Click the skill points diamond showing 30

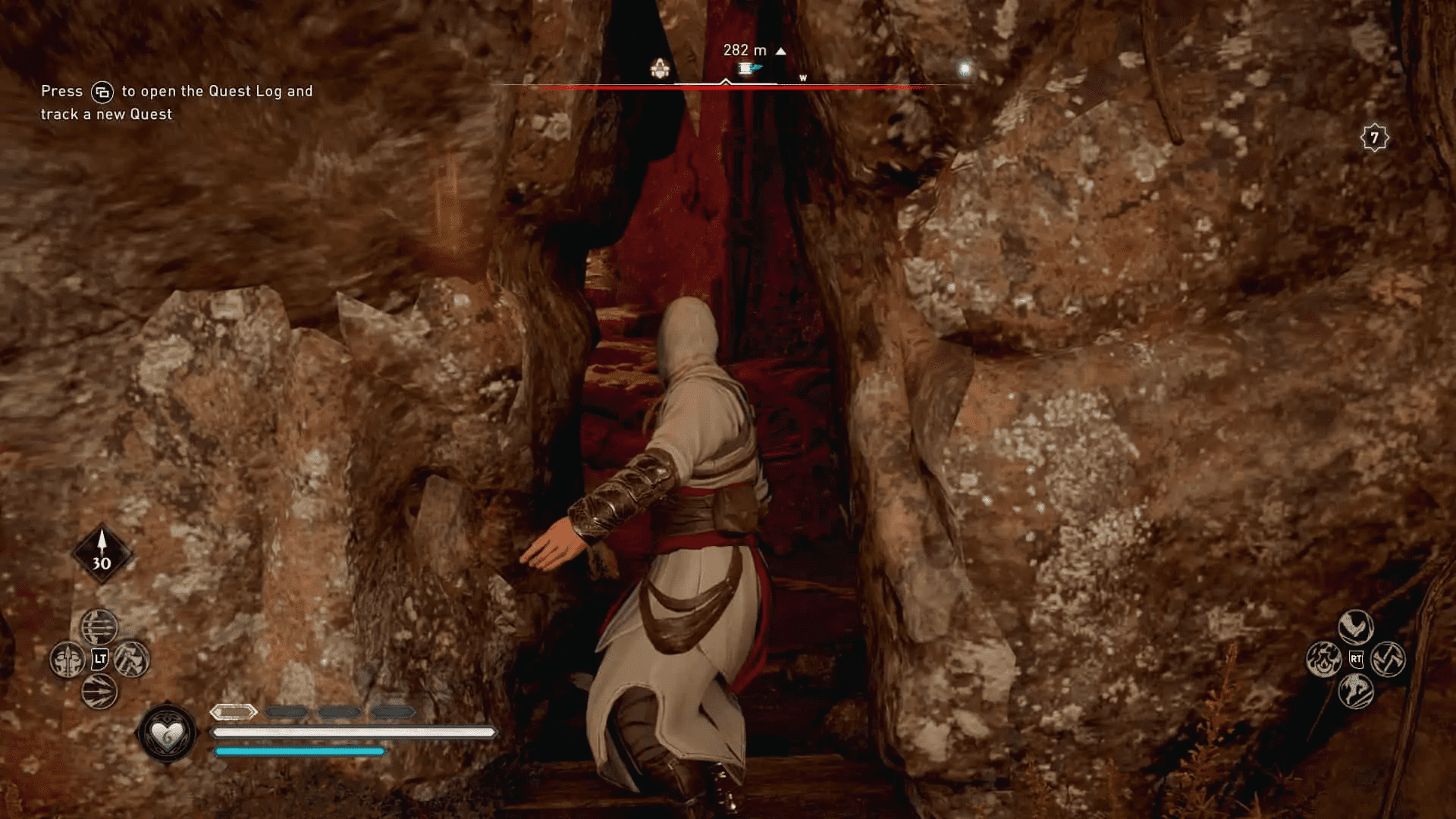point(102,554)
